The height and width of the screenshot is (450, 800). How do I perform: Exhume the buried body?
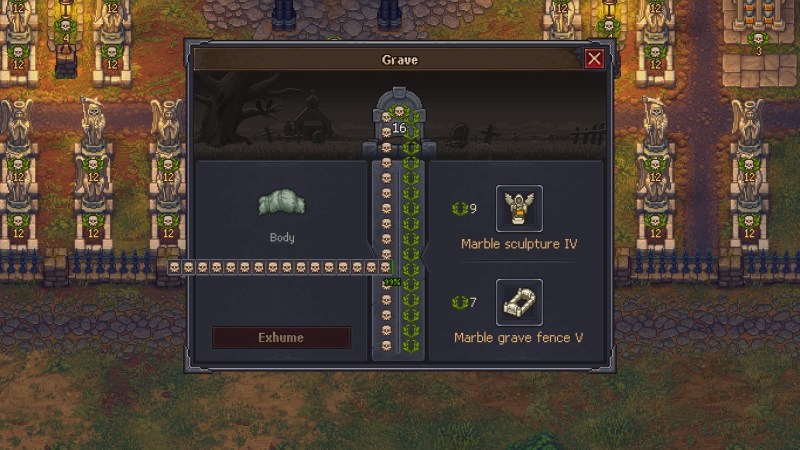coord(281,338)
